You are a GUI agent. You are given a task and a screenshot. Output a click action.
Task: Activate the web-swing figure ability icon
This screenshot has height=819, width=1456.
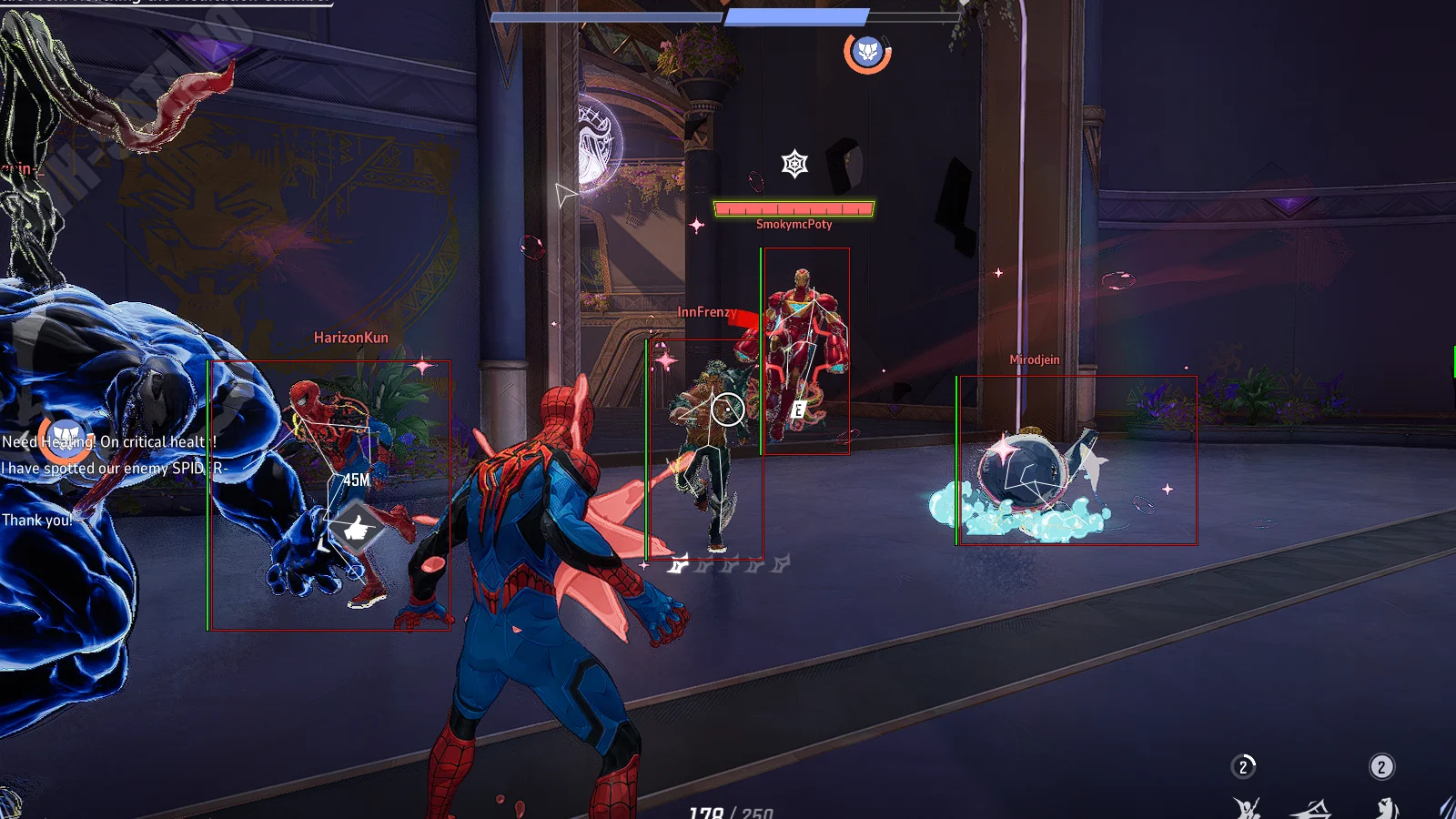tap(1247, 808)
